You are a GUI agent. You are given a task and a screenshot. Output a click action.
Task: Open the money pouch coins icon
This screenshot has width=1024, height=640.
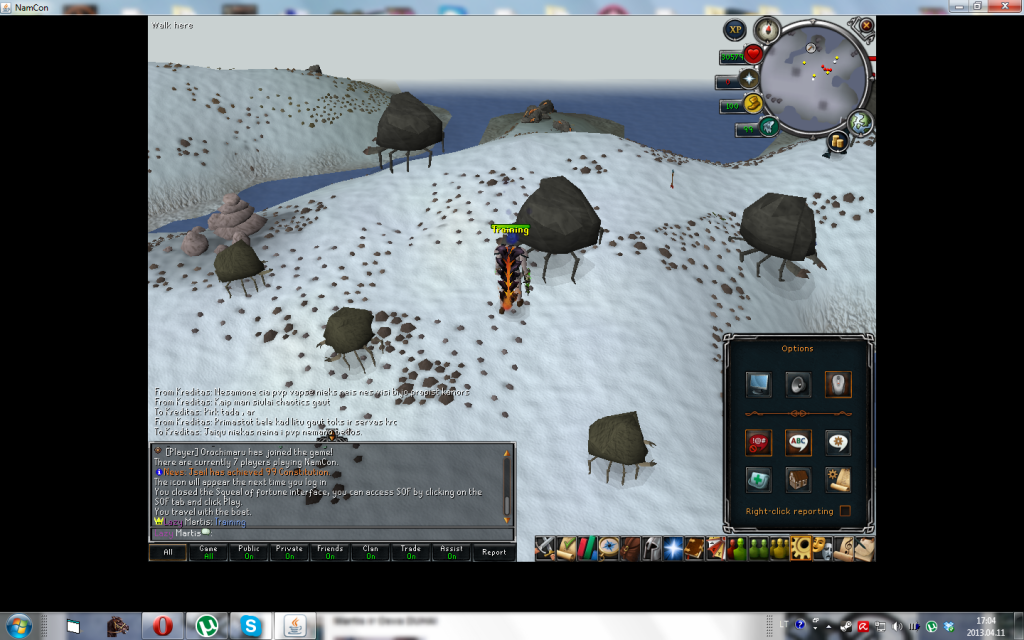837,141
